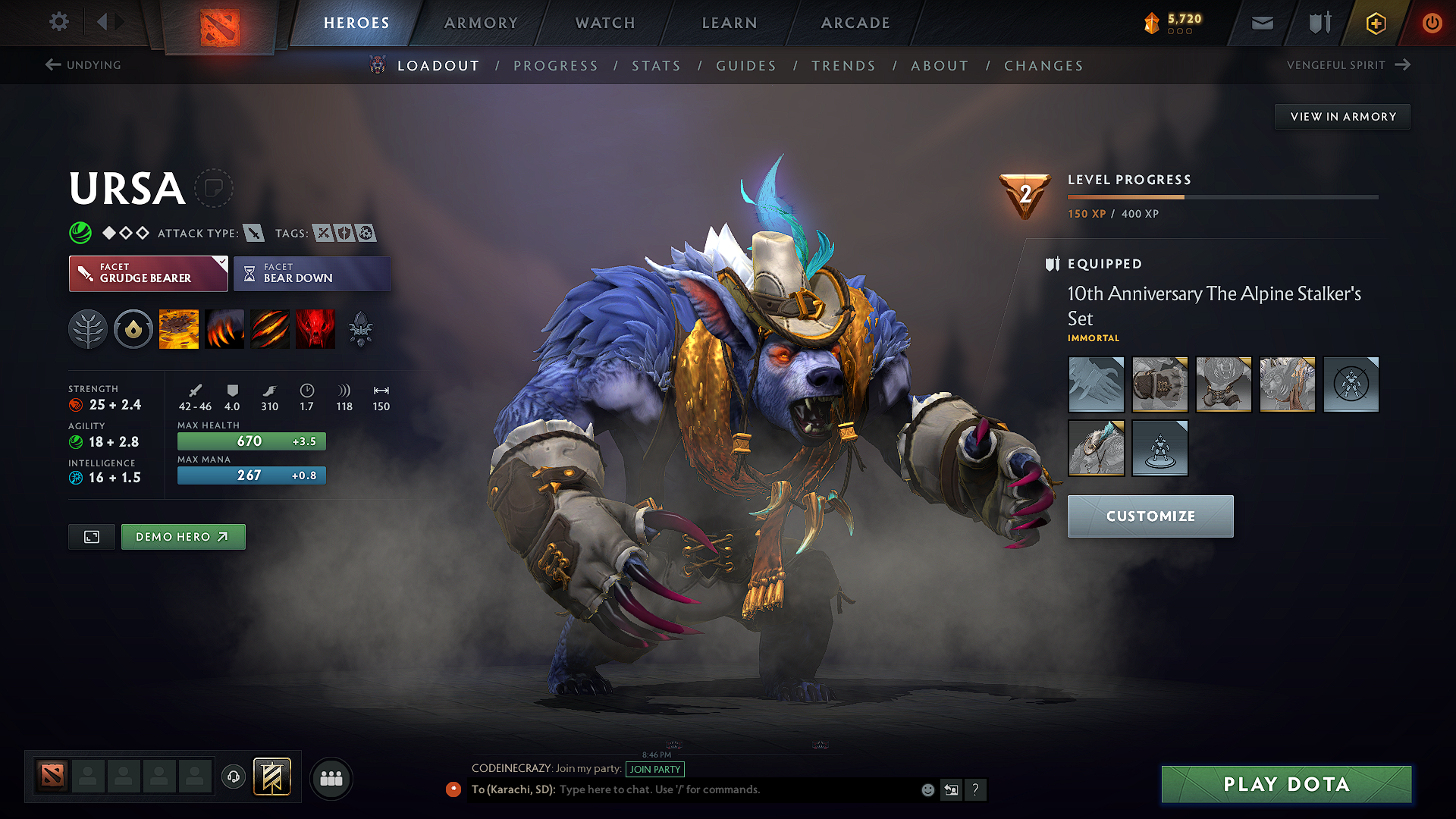
Task: Switch to the ARMORY tab
Action: (481, 23)
